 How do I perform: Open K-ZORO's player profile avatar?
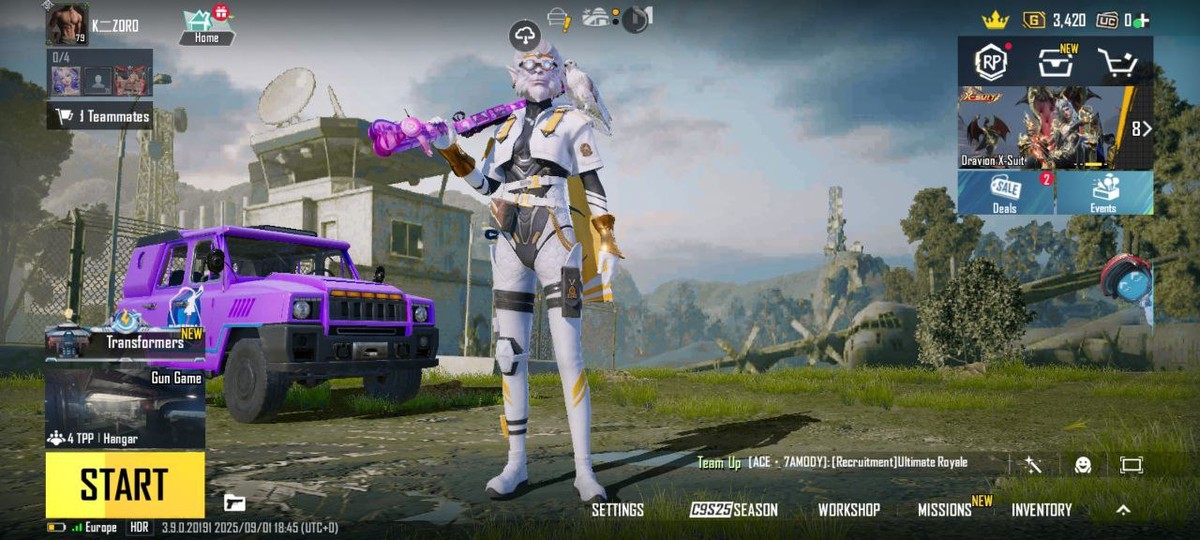(67, 23)
